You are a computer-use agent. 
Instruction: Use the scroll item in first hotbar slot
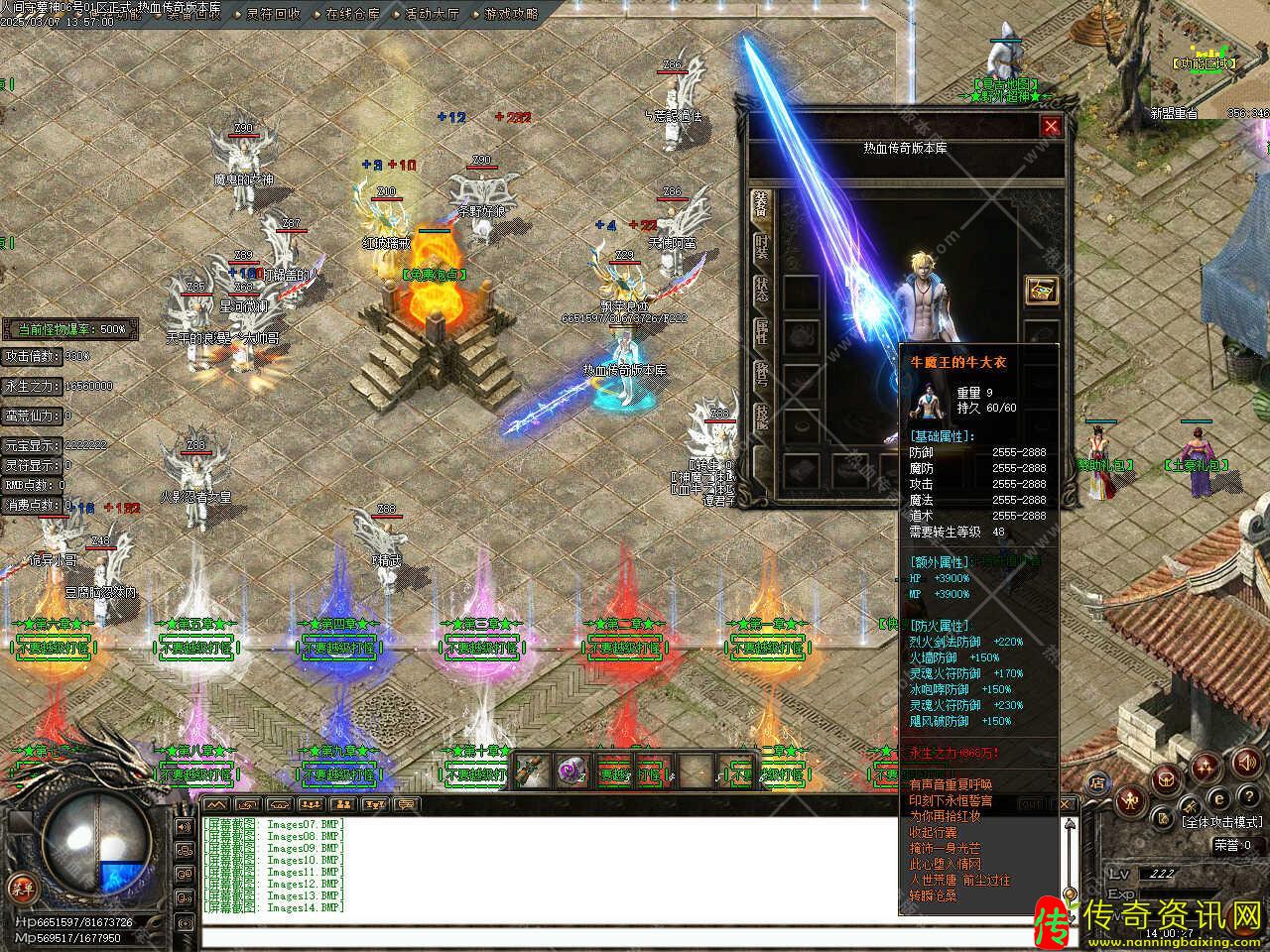point(528,771)
